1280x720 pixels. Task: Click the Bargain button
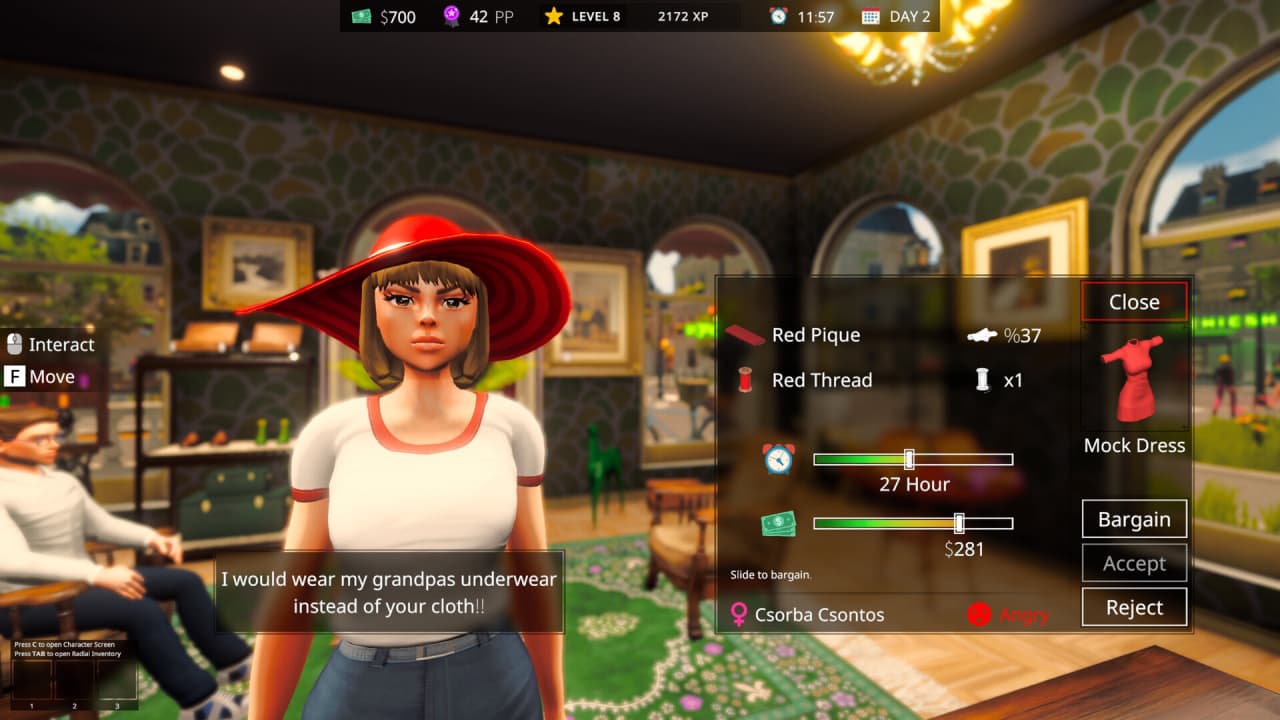1134,519
